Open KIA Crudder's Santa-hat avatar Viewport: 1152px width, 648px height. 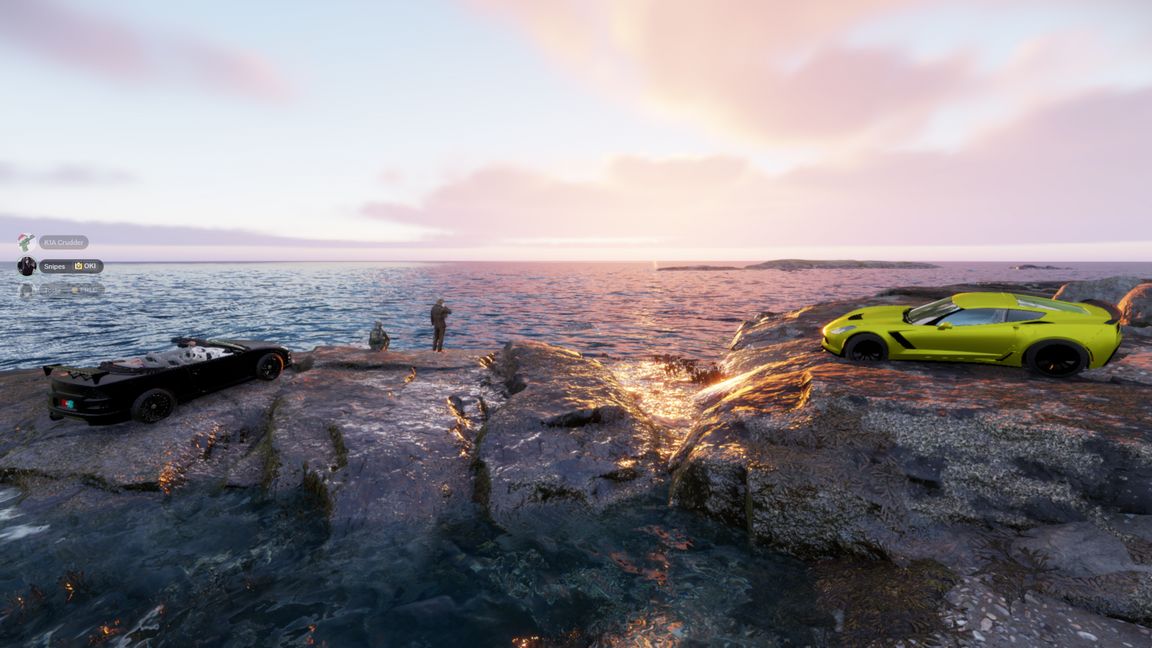click(x=26, y=242)
